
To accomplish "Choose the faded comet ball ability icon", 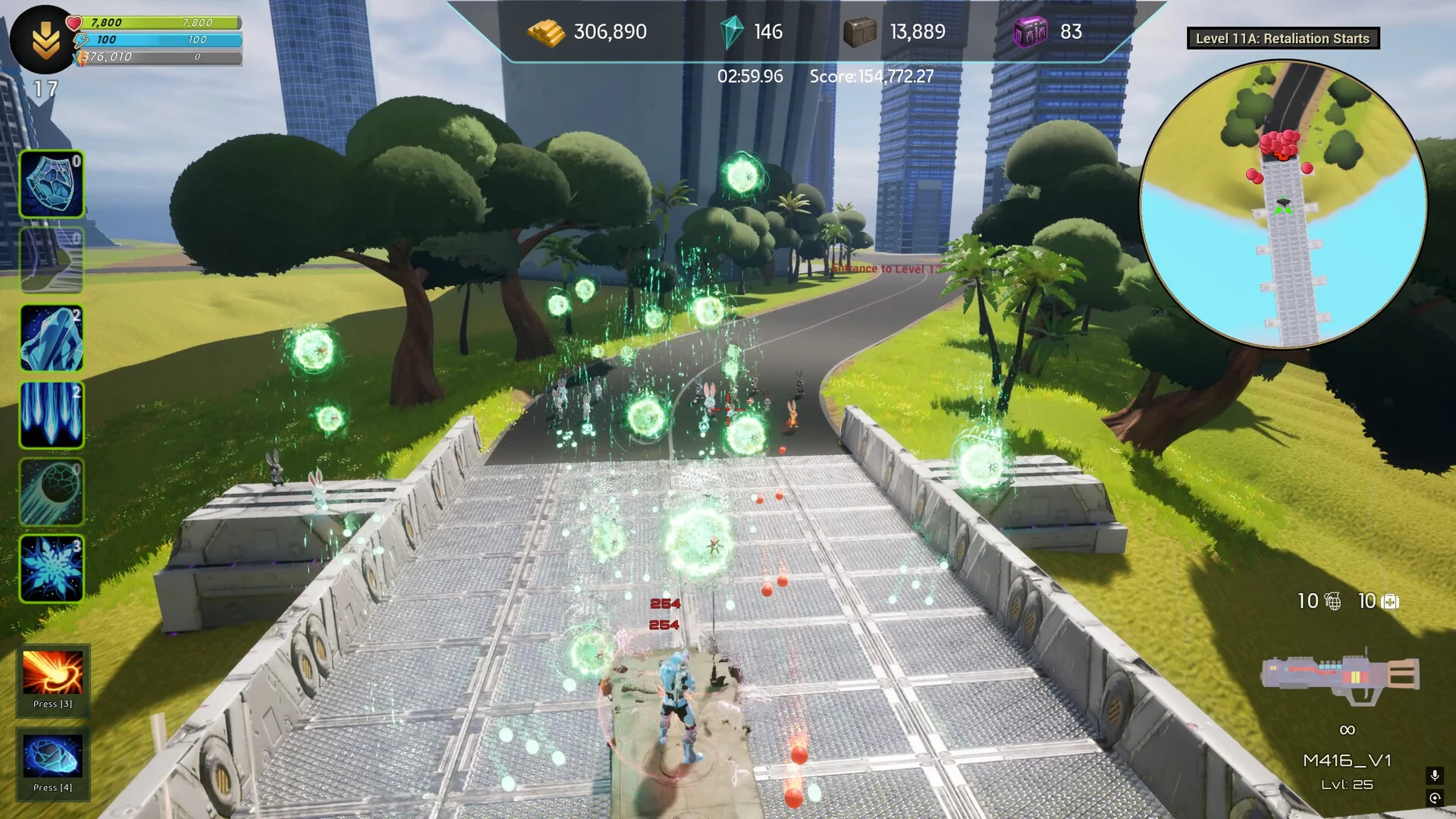I will coord(51,492).
